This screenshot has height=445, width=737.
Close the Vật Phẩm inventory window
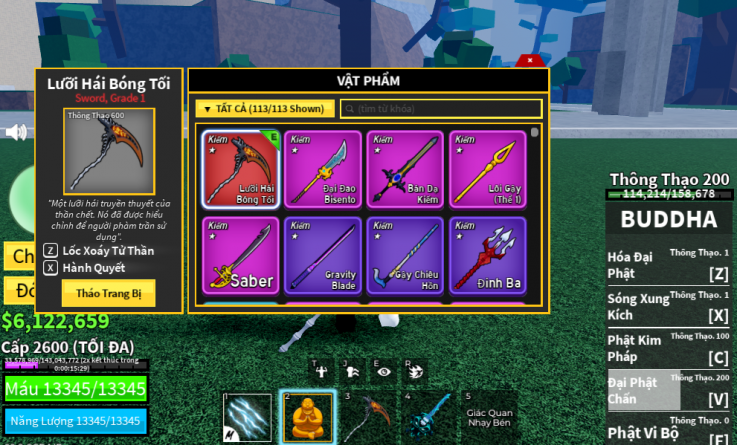530,61
